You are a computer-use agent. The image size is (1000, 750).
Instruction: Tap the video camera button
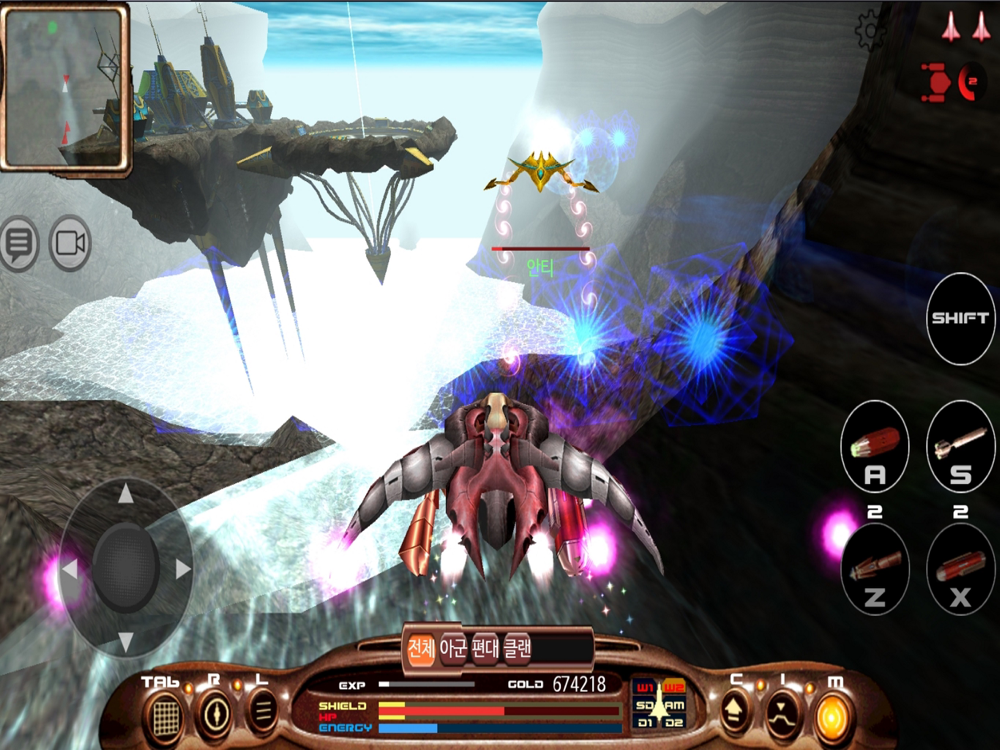(70, 243)
